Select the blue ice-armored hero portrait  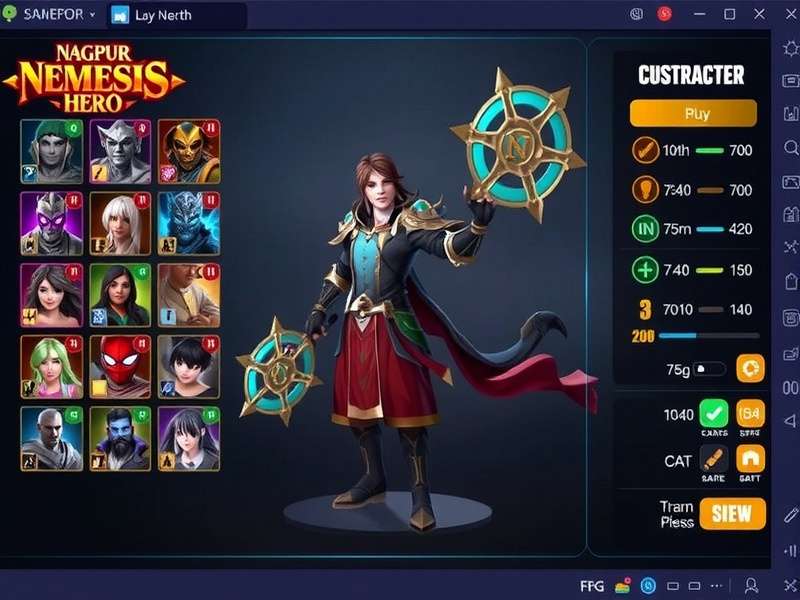[x=189, y=223]
